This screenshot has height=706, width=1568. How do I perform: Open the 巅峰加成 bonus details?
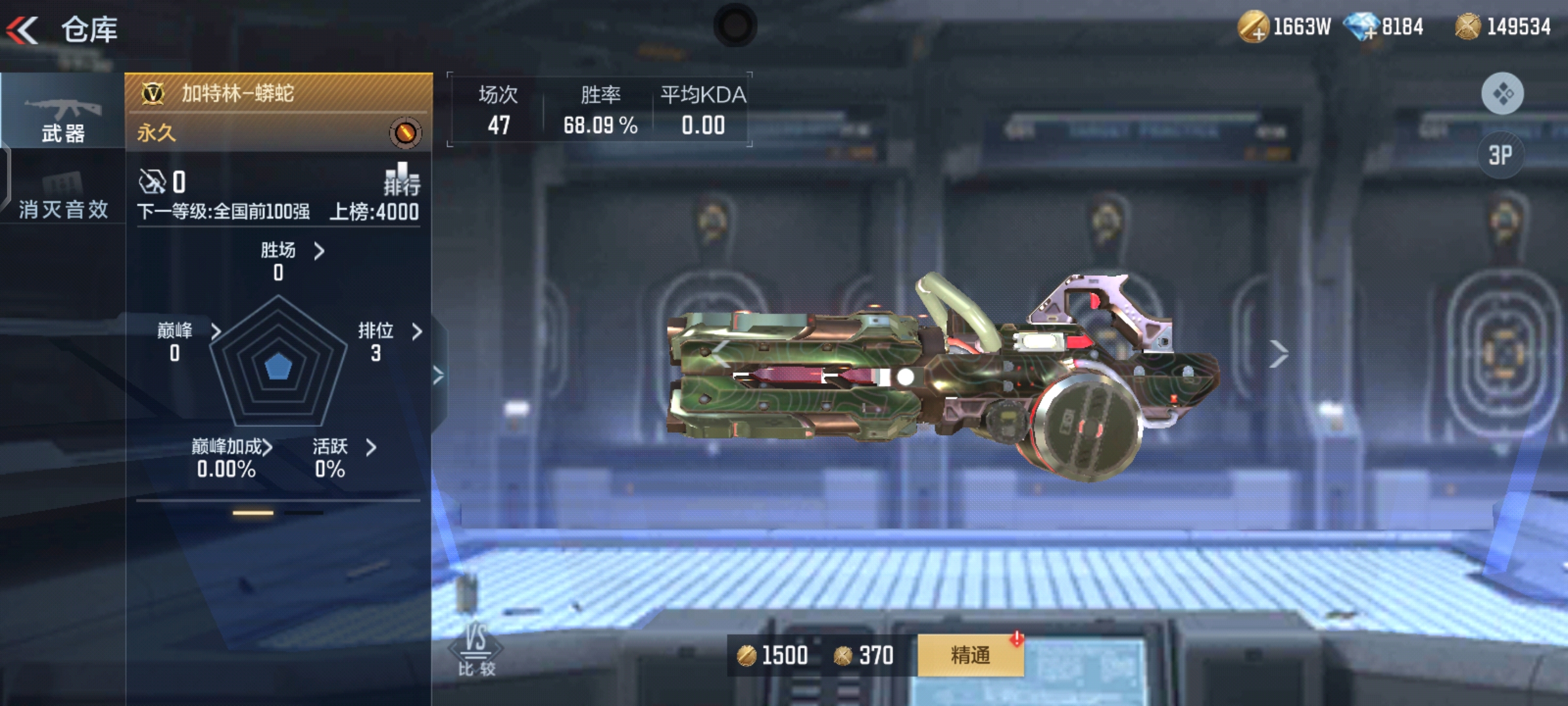click(267, 448)
